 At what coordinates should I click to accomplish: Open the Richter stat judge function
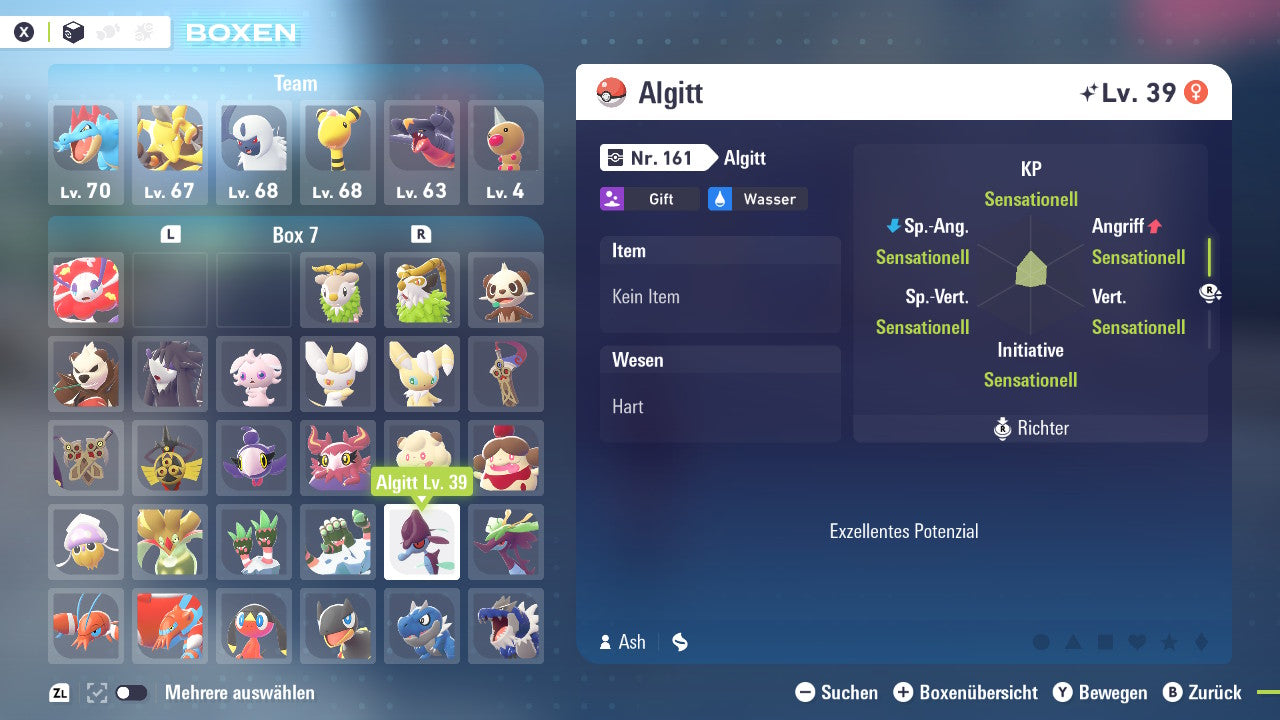[1031, 428]
